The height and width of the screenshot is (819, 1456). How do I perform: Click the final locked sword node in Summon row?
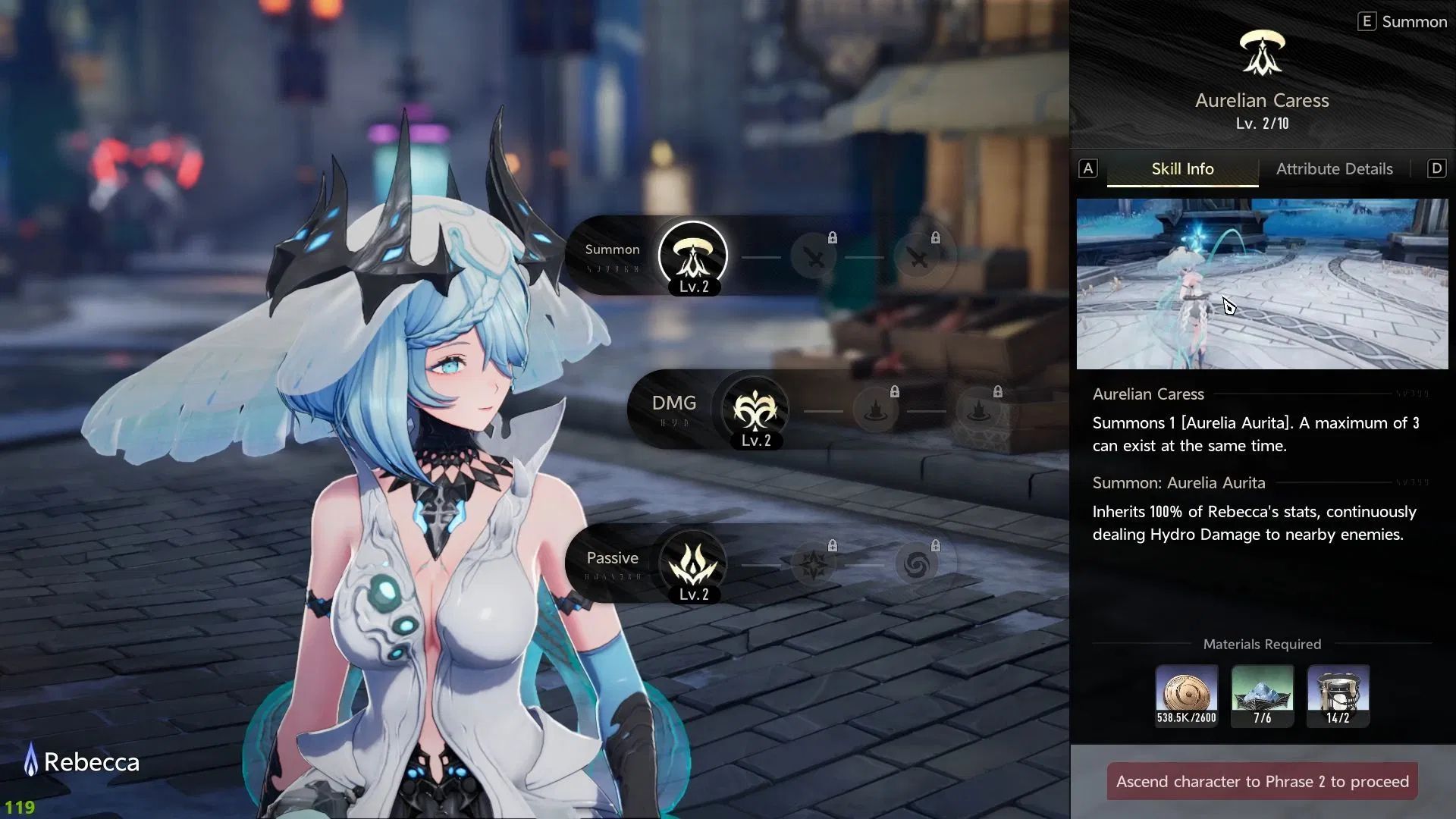tap(920, 258)
